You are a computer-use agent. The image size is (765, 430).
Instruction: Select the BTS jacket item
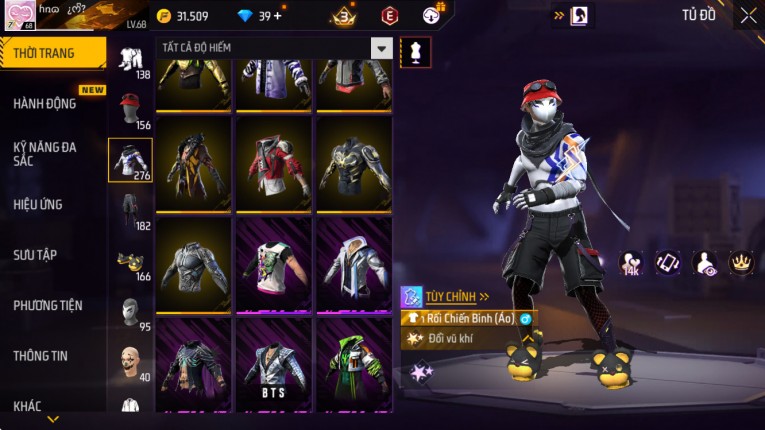click(273, 364)
